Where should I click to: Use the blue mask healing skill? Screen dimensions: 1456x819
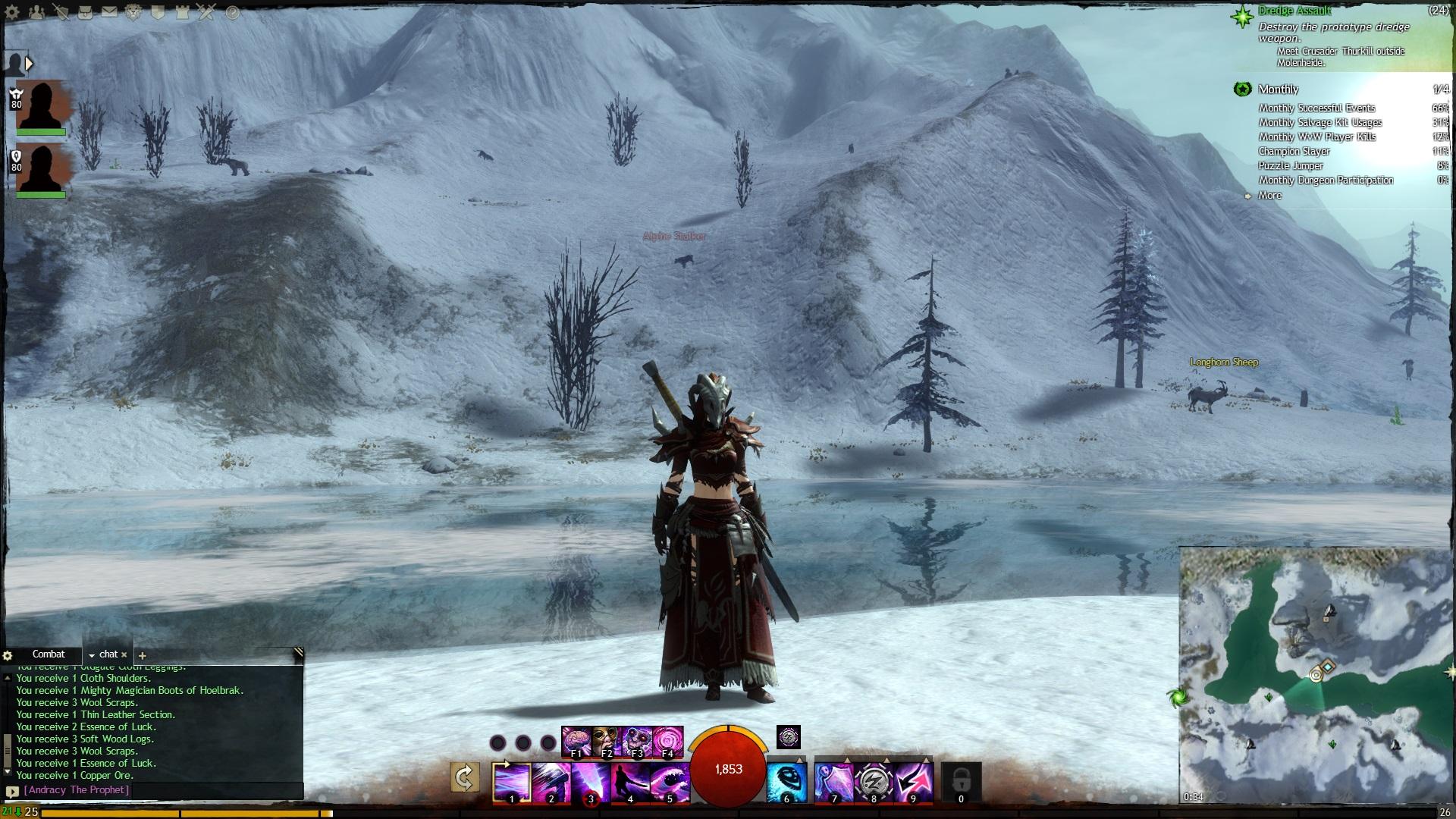[786, 782]
